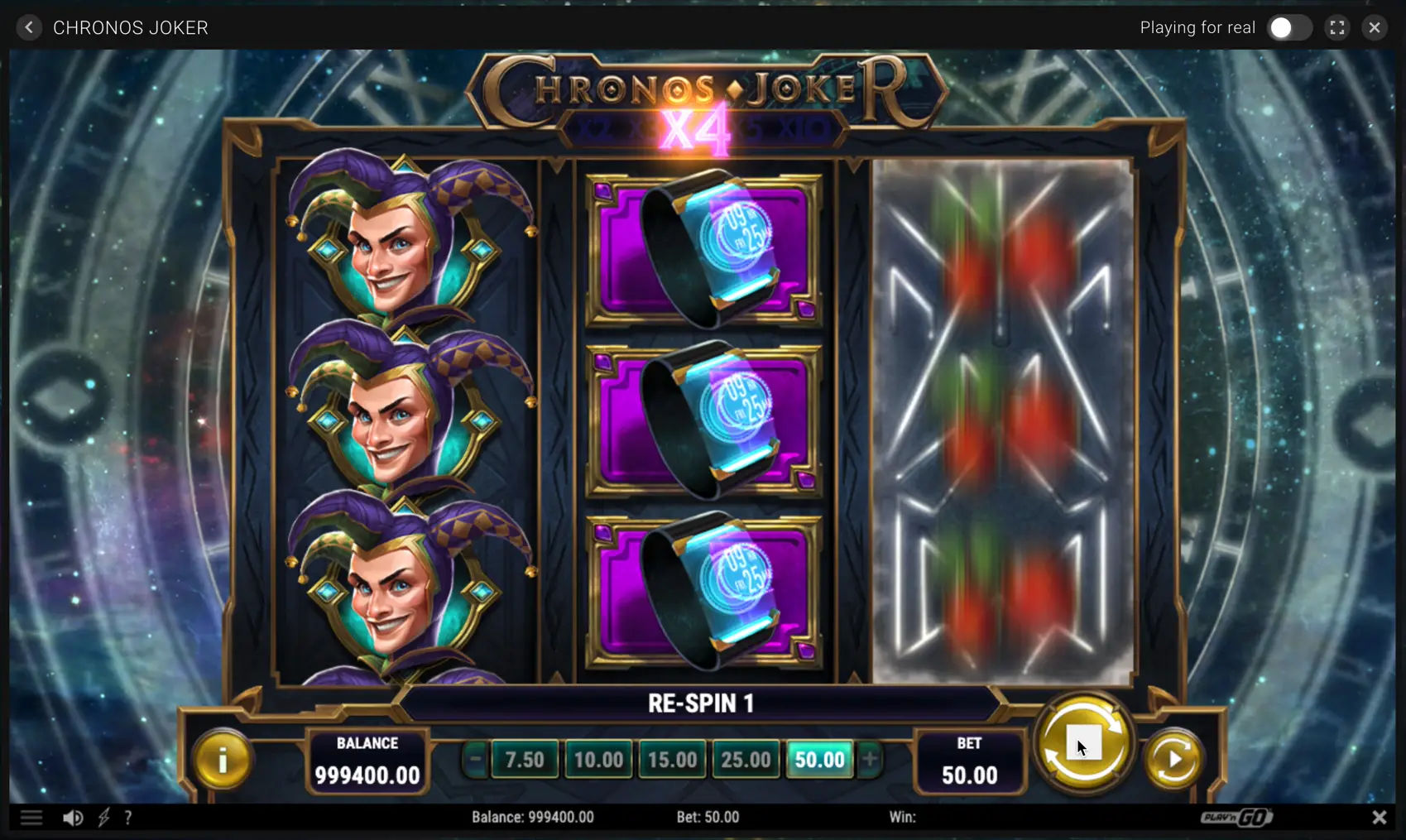The image size is (1406, 840).
Task: Go back using the header arrow
Action: tap(29, 28)
